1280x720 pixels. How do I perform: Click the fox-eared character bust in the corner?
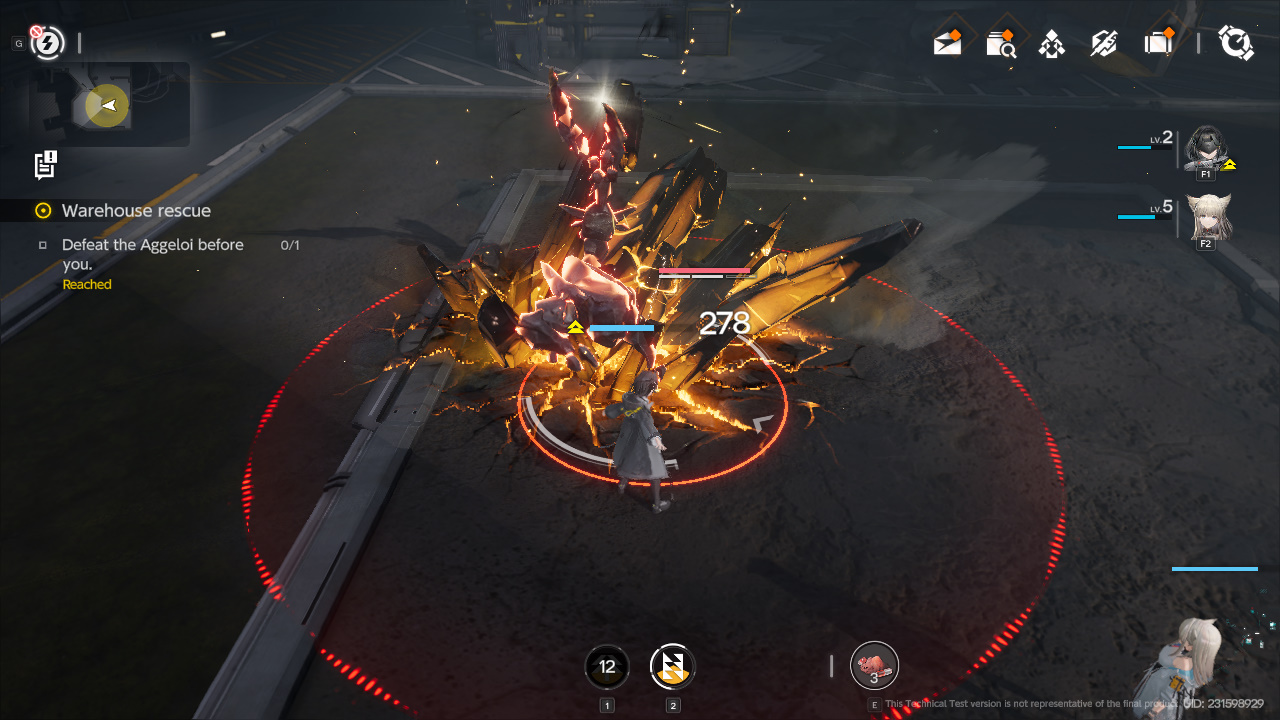coord(1197,660)
